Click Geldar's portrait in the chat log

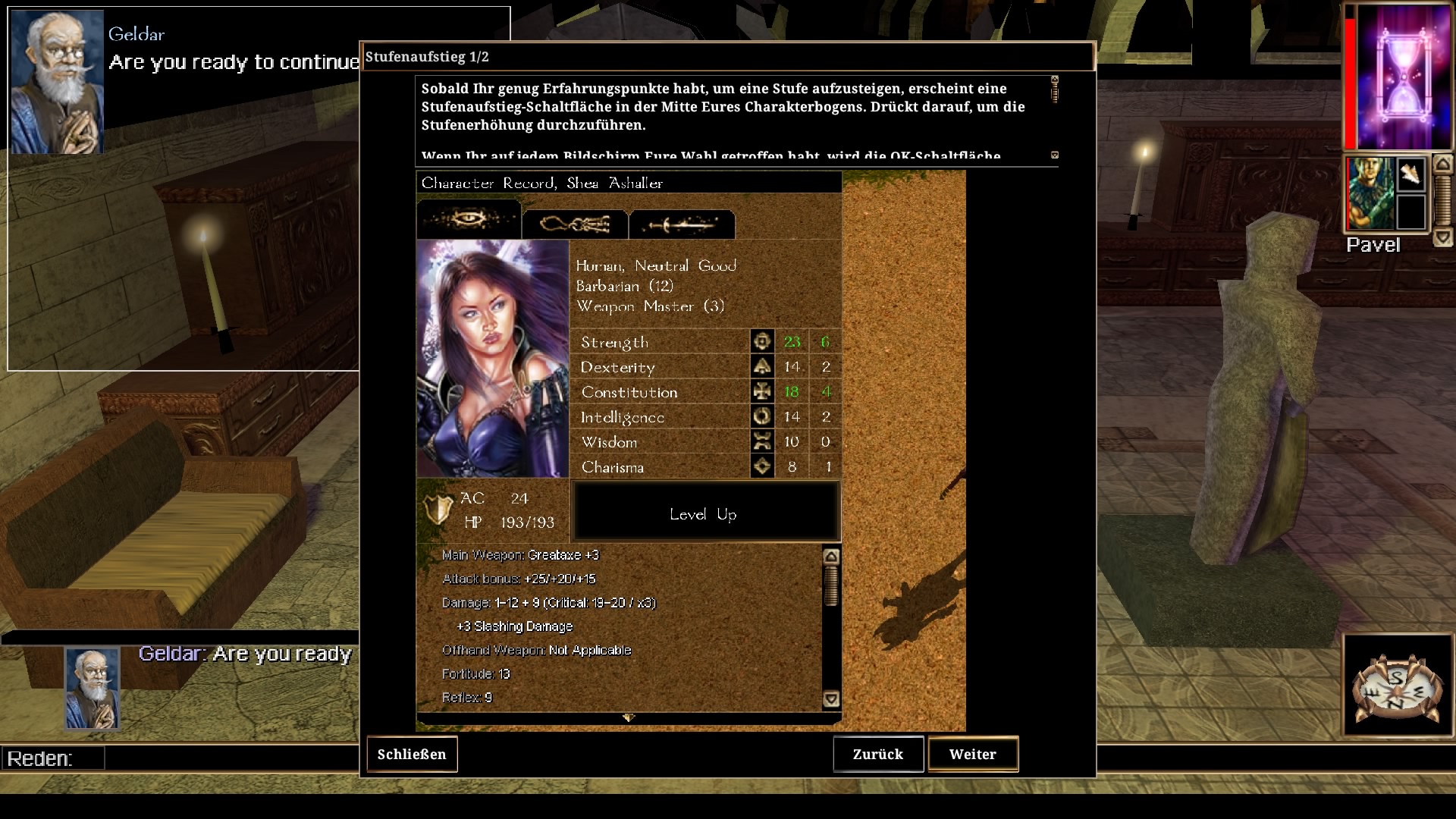pos(92,688)
